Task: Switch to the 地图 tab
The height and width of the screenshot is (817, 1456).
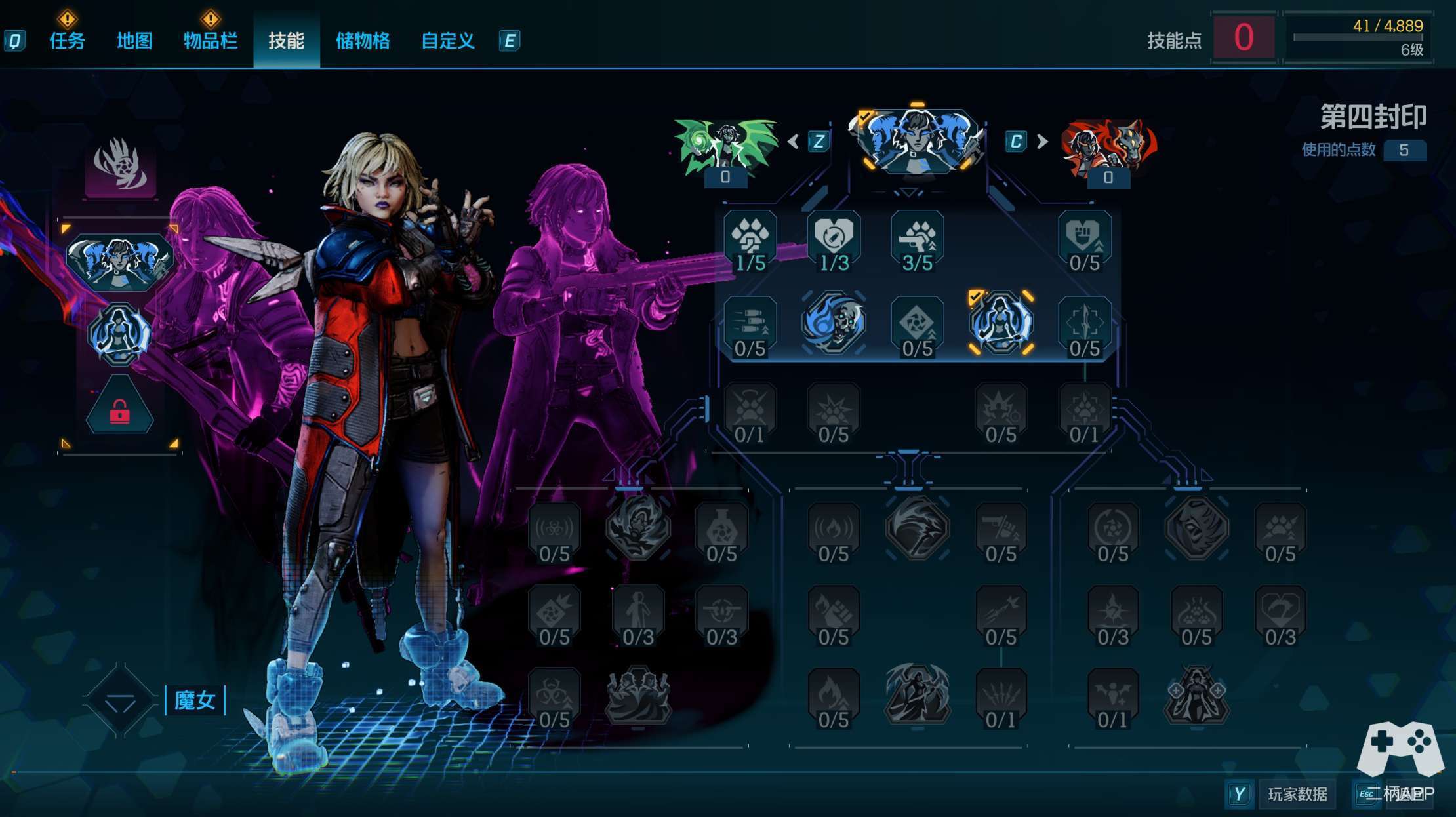Action: point(134,41)
